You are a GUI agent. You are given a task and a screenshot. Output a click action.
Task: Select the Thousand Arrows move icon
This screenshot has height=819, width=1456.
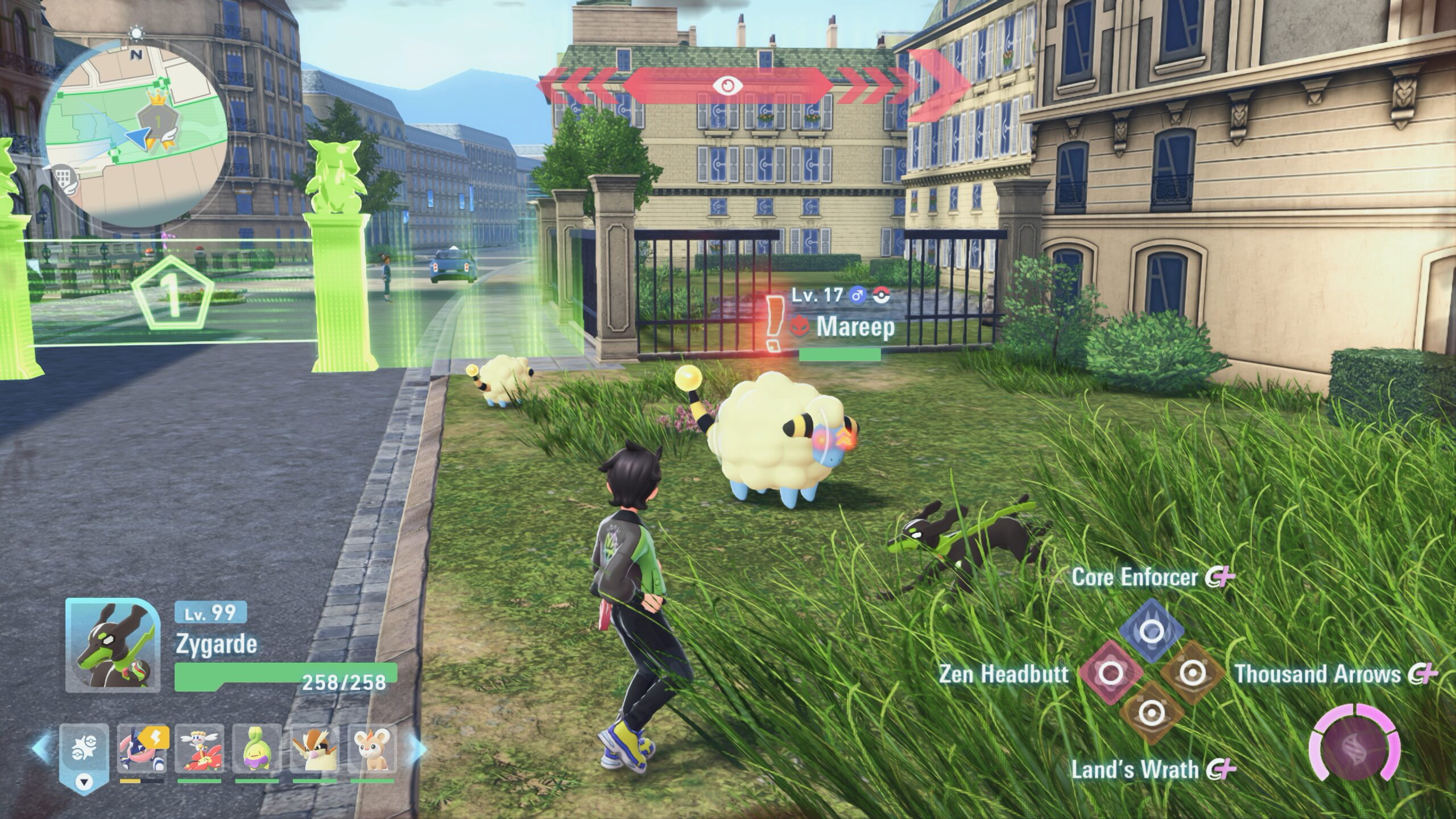[1190, 673]
